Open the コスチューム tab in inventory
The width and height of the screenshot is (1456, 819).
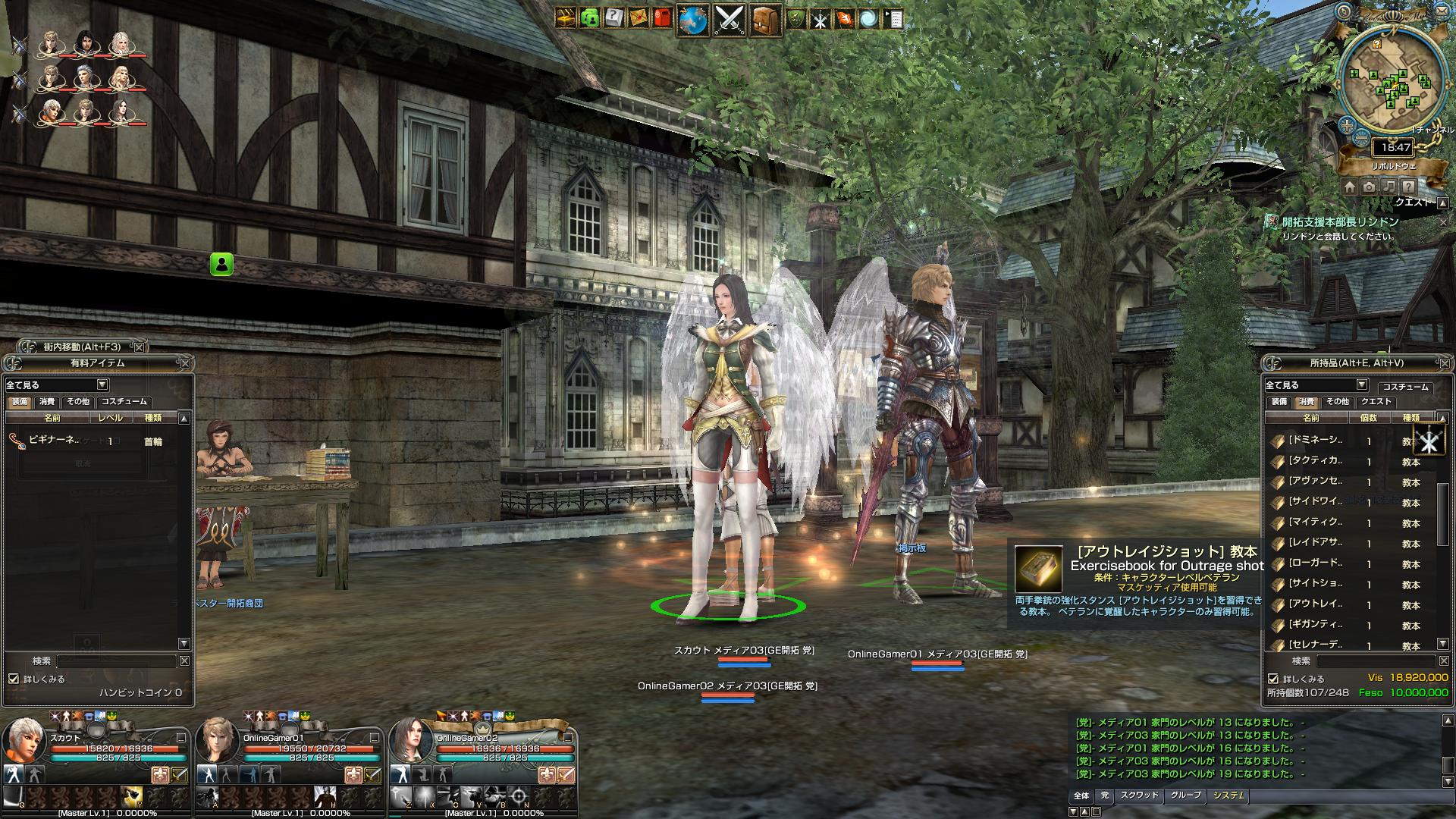(1405, 387)
